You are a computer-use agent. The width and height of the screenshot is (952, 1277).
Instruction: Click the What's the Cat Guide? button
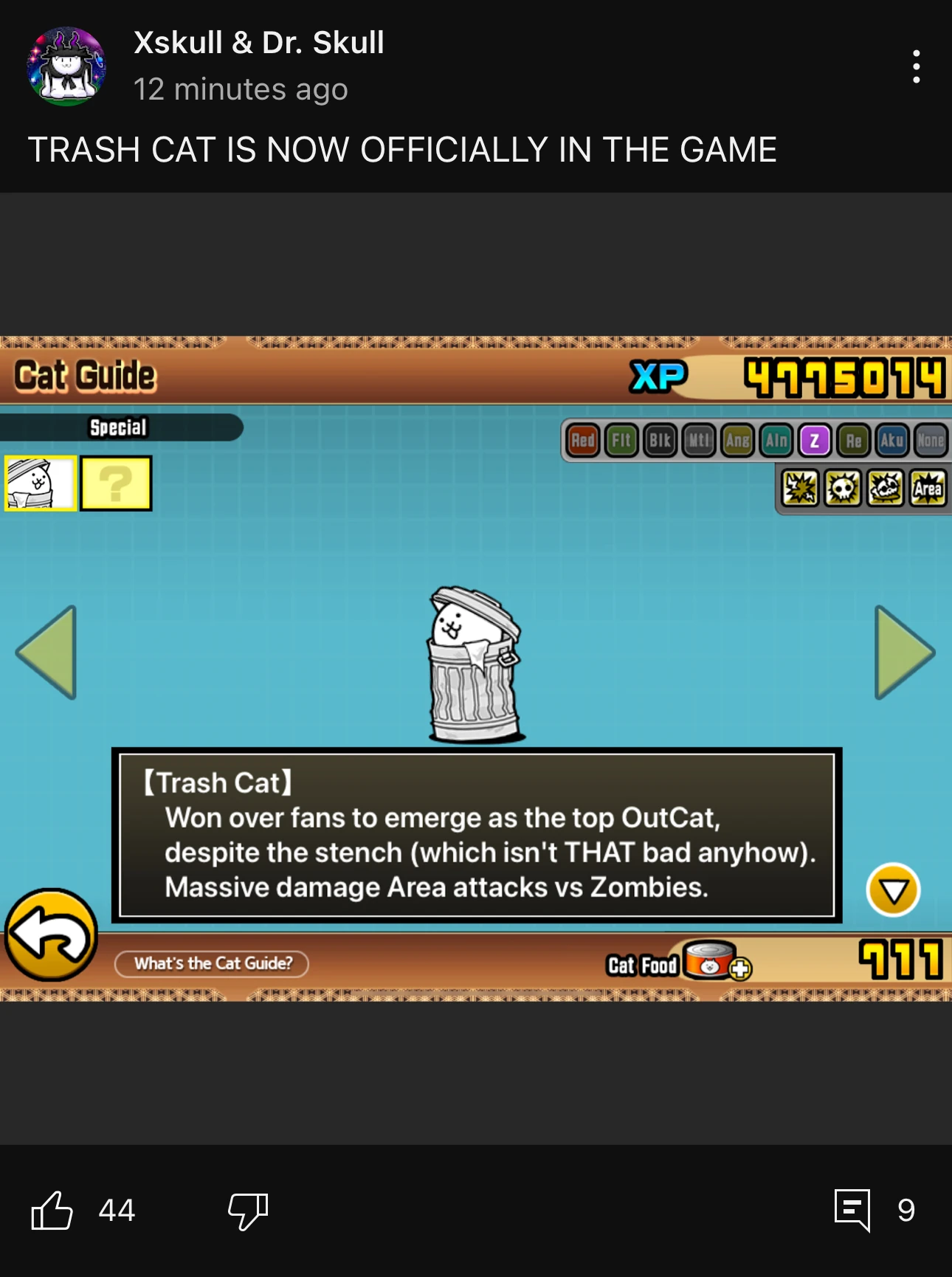213,963
